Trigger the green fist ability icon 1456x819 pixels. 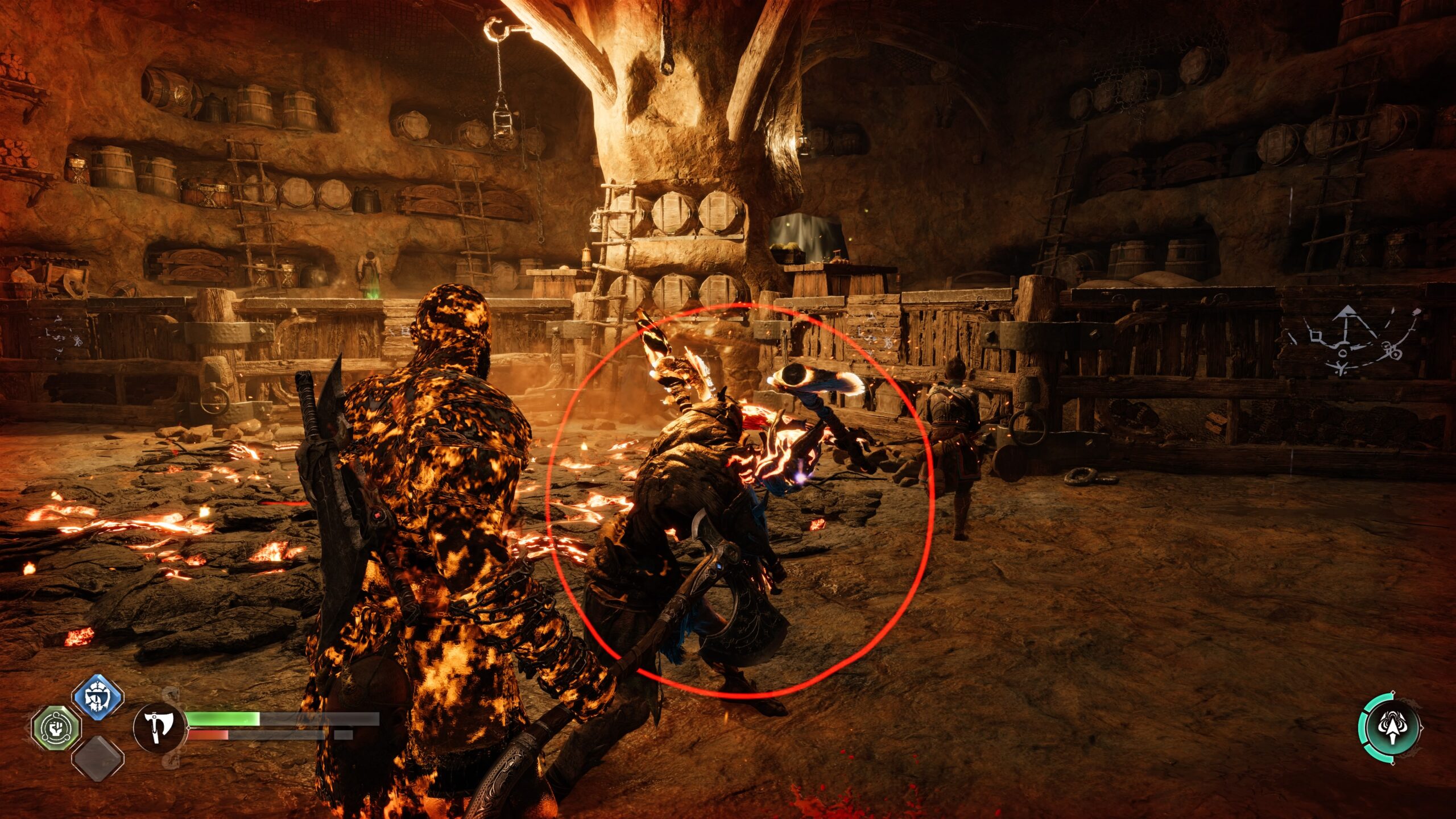(56, 728)
